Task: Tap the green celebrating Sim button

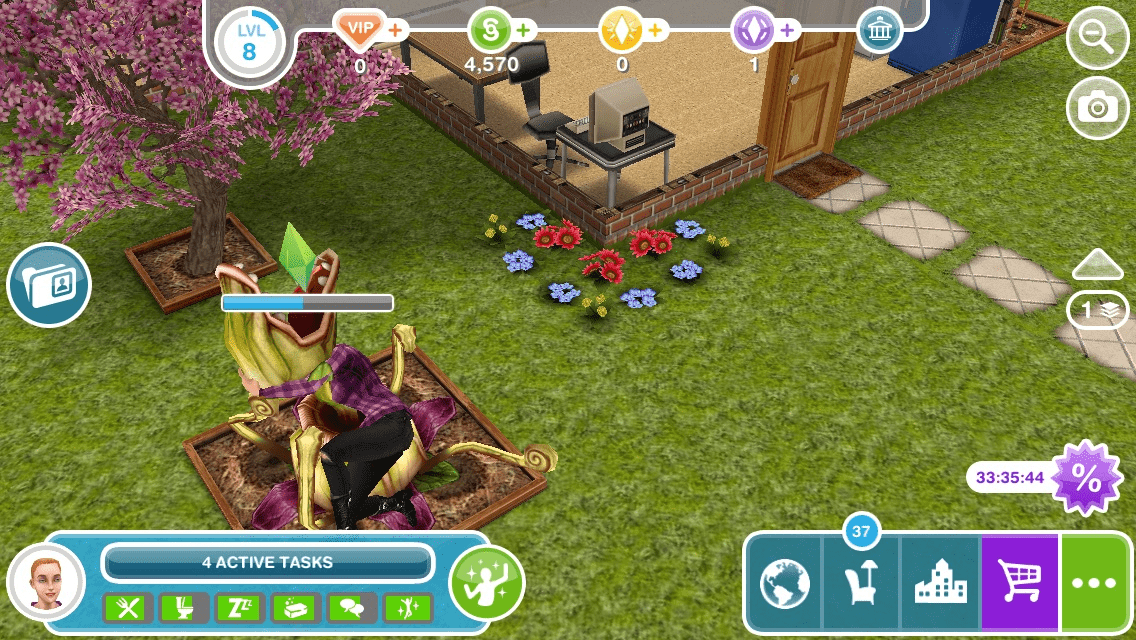Action: pyautogui.click(x=487, y=581)
